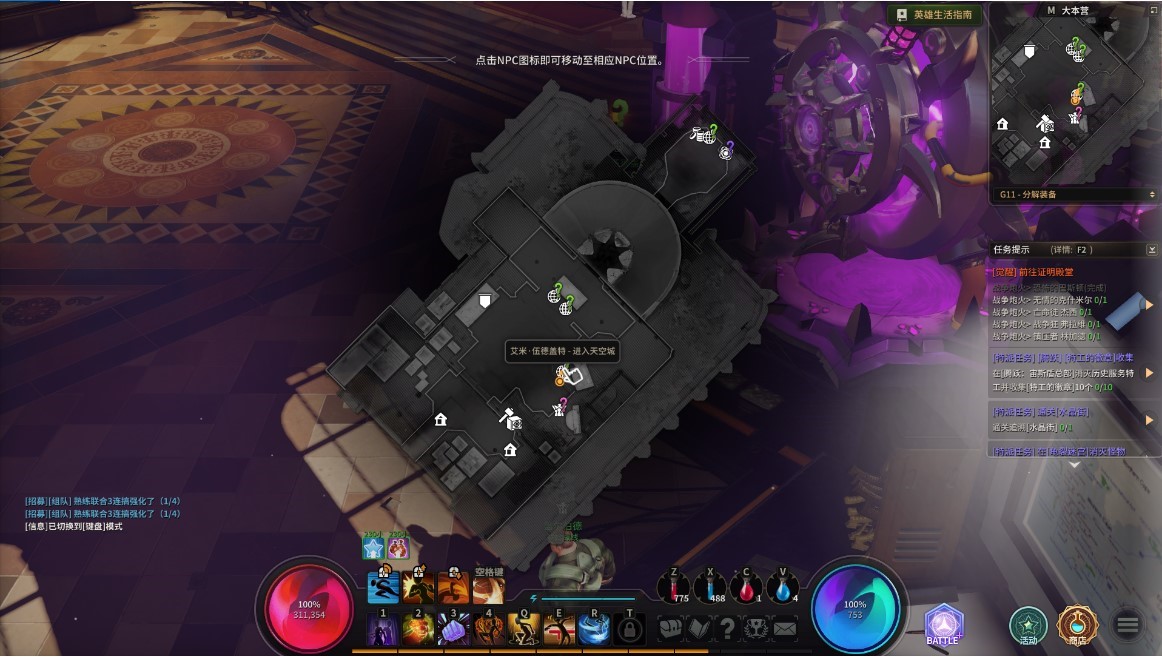This screenshot has width=1162, height=657.
Task: Expand the minimap with the corner button
Action: tap(1154, 10)
